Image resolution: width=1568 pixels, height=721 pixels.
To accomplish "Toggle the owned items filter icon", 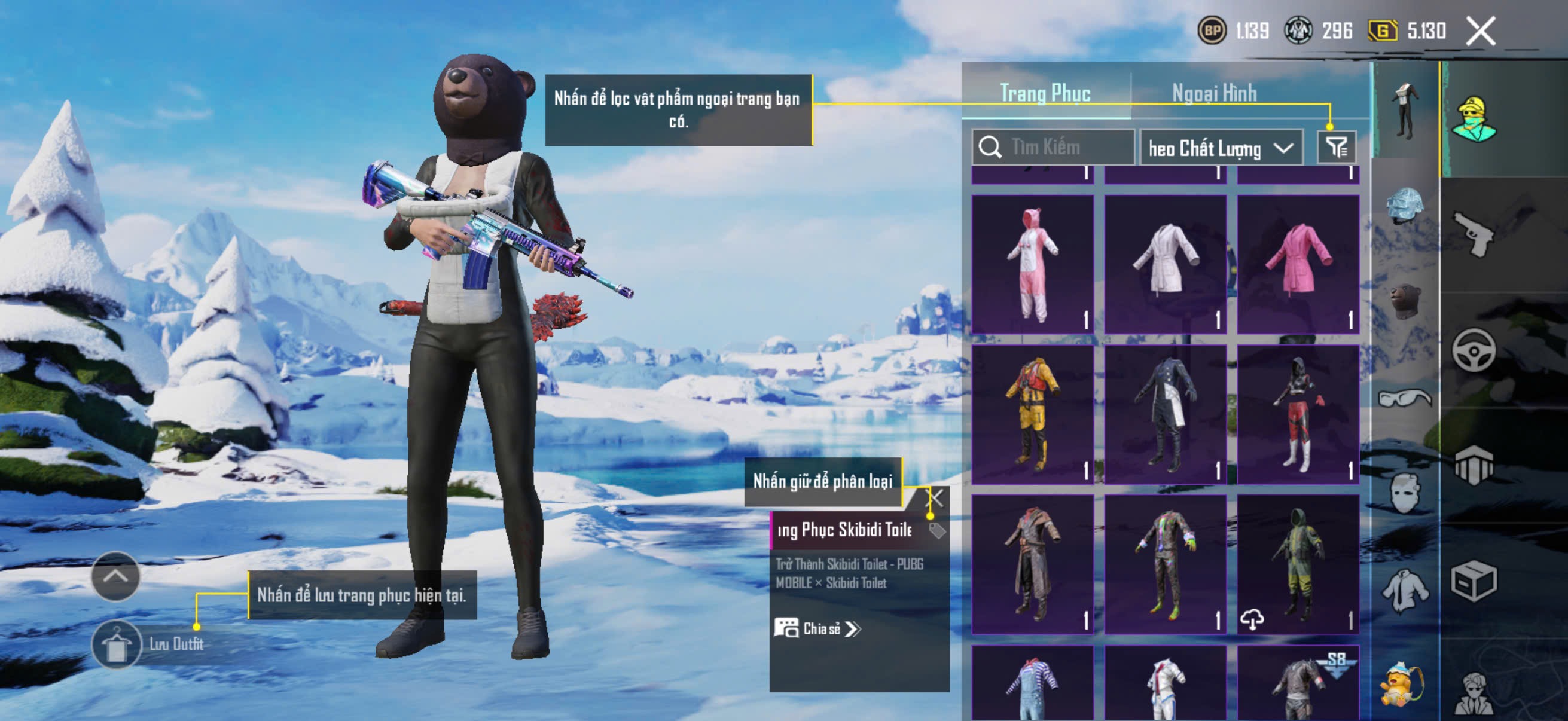I will (x=1336, y=146).
